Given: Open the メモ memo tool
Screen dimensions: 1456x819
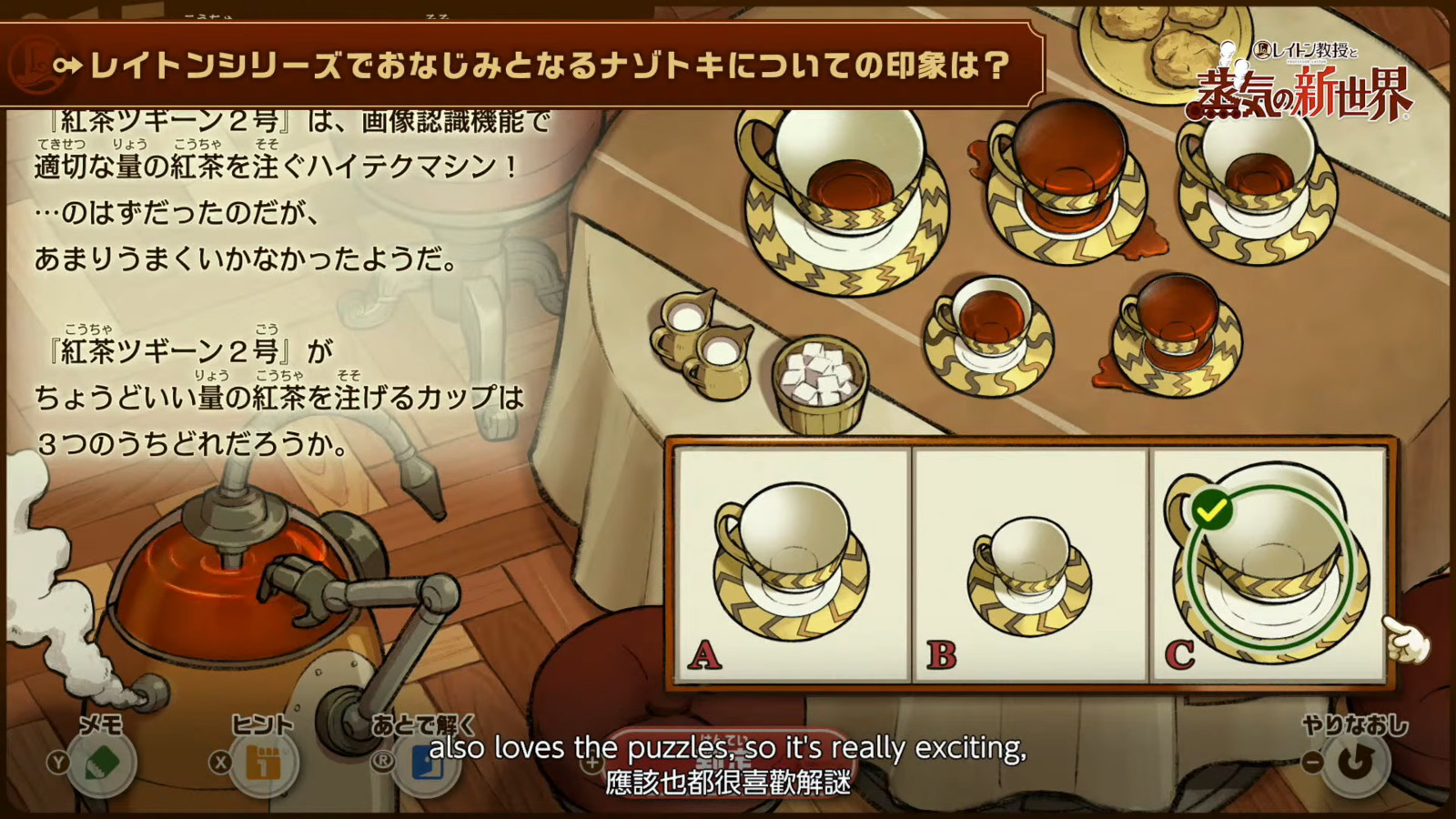Looking at the screenshot, I should coord(102,762).
